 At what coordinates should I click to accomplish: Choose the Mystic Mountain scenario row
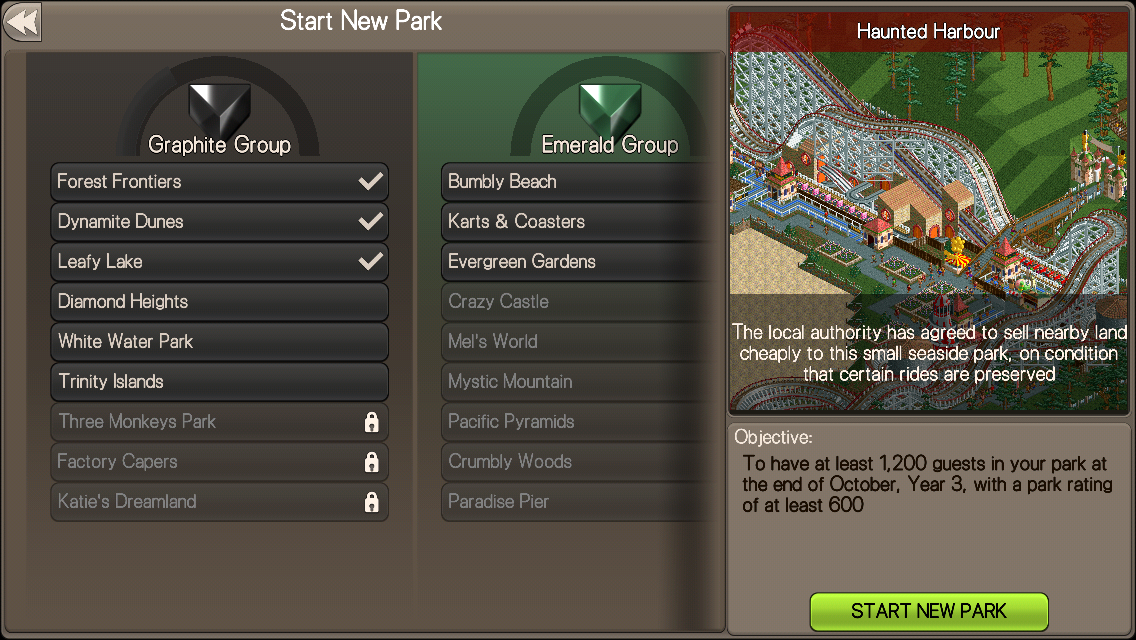tap(580, 382)
